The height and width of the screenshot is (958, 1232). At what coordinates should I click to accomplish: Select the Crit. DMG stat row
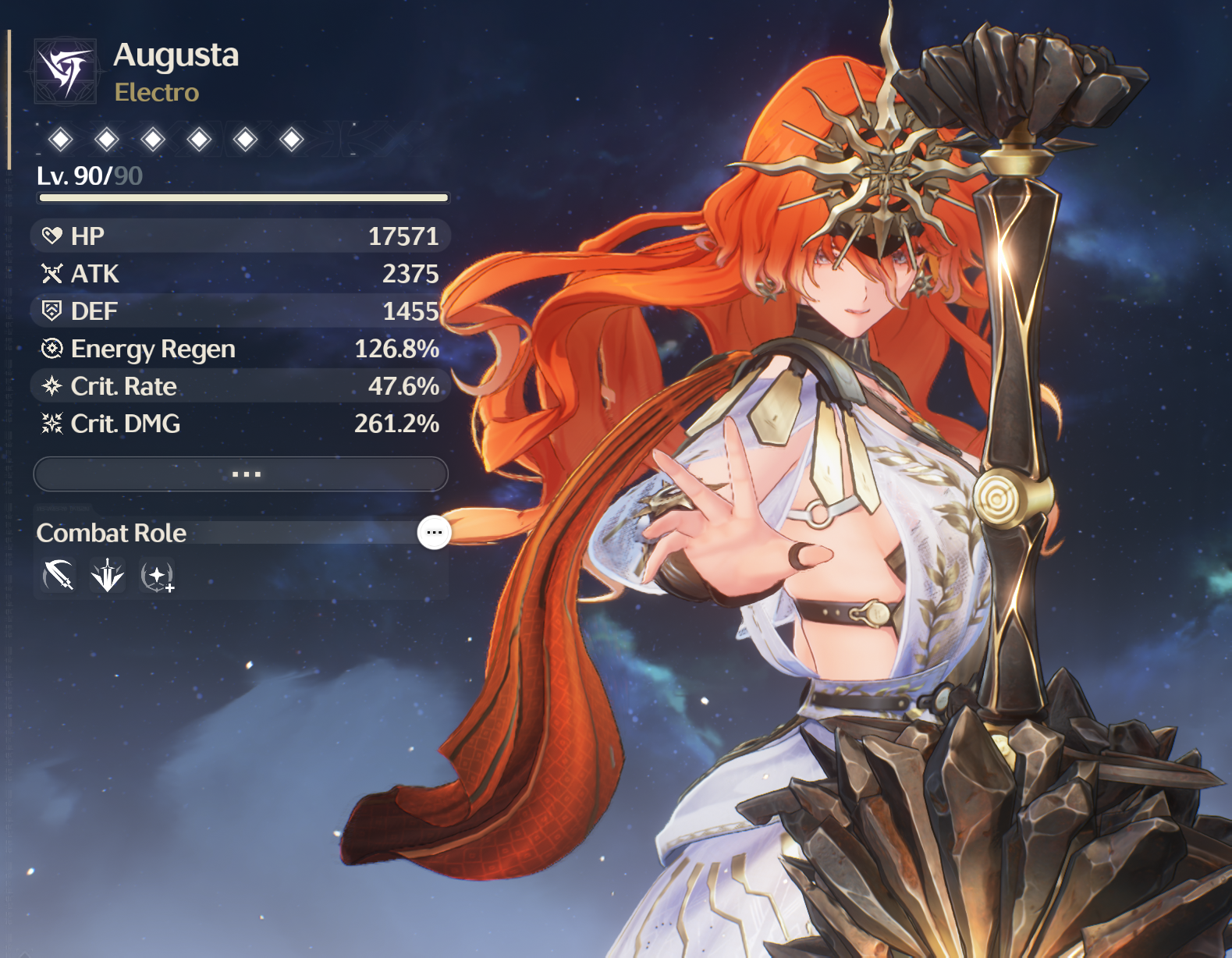click(240, 424)
